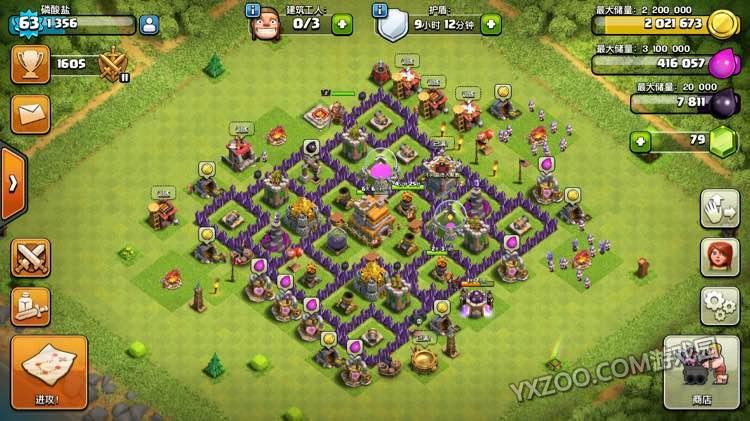This screenshot has width=750, height=421.
Task: Open the red-haired woman portrait button
Action: [719, 256]
